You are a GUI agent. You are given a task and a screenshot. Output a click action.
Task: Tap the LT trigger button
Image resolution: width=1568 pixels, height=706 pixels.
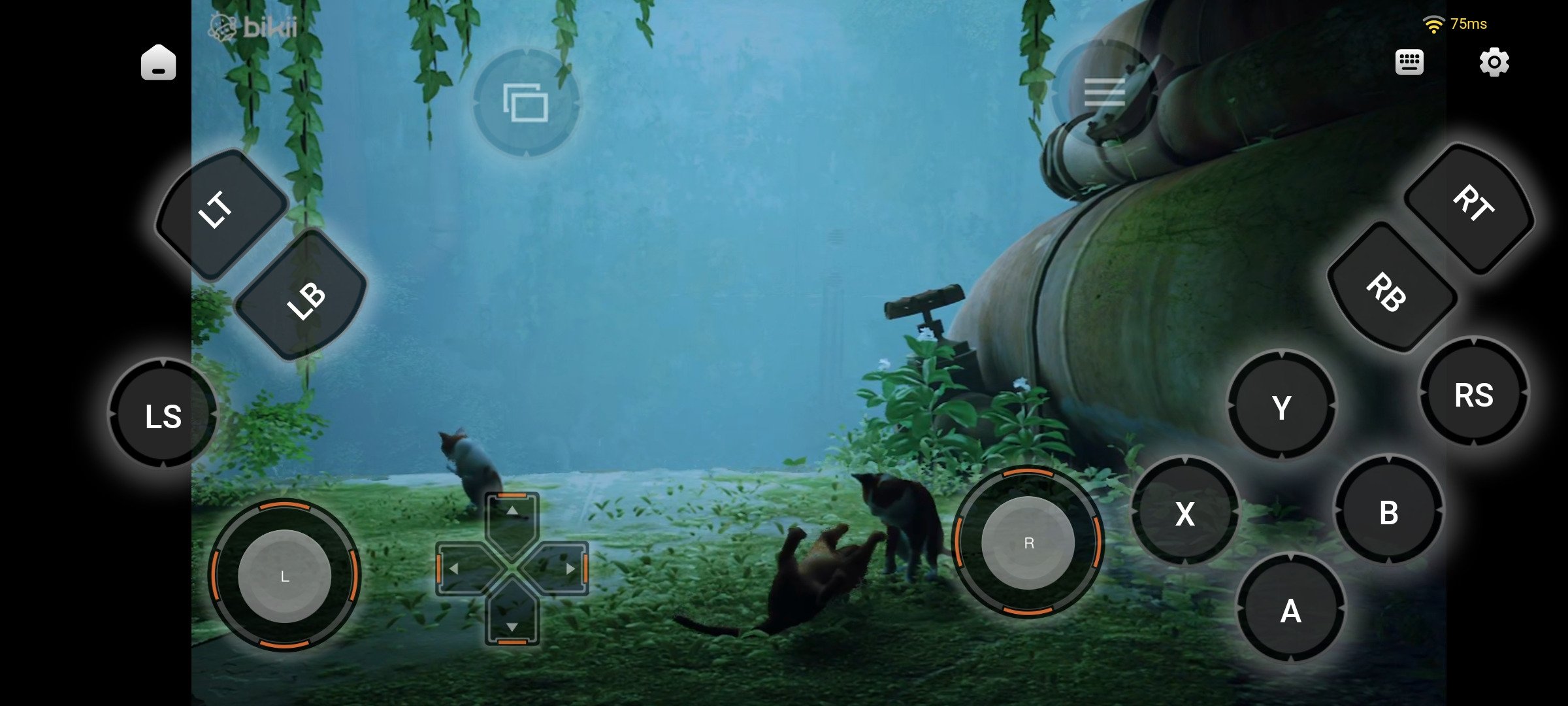point(221,212)
